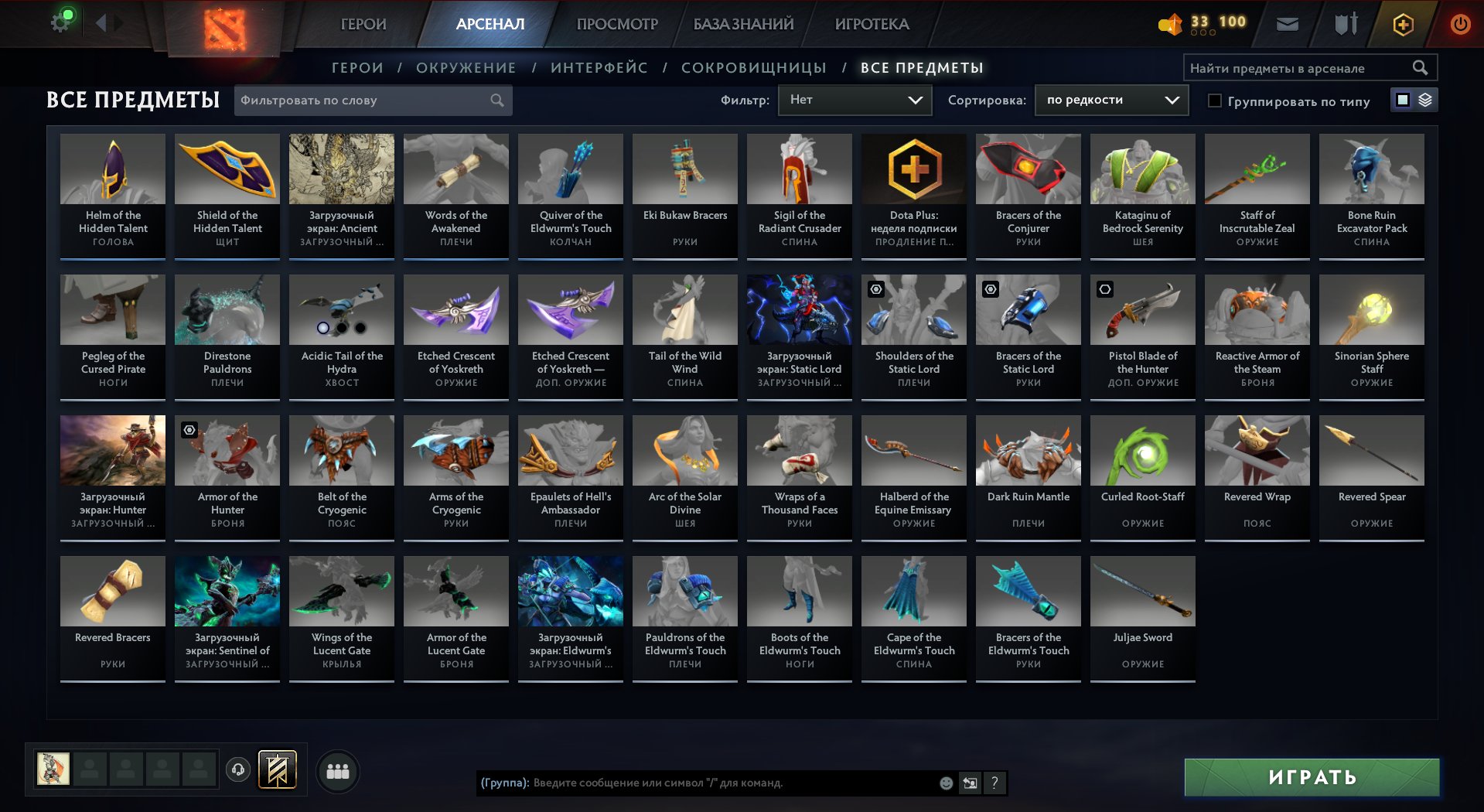This screenshot has height=812, width=1484.
Task: Select the Juljae Sword item thumbnail
Action: 1142,591
